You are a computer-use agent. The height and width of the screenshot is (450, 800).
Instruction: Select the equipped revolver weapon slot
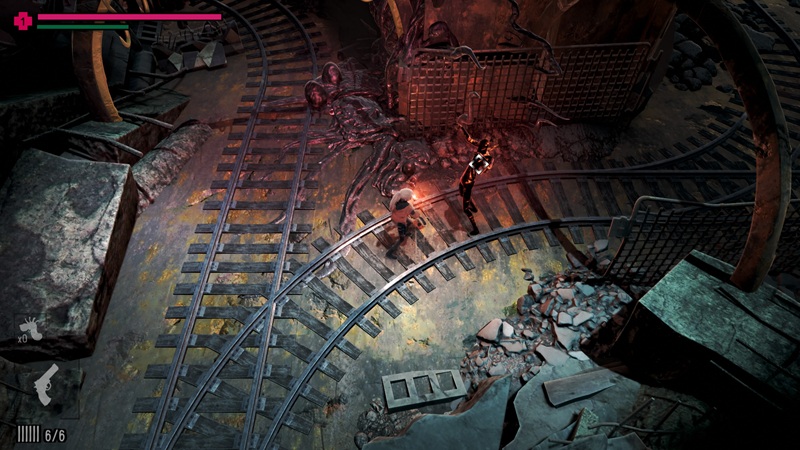tap(47, 384)
